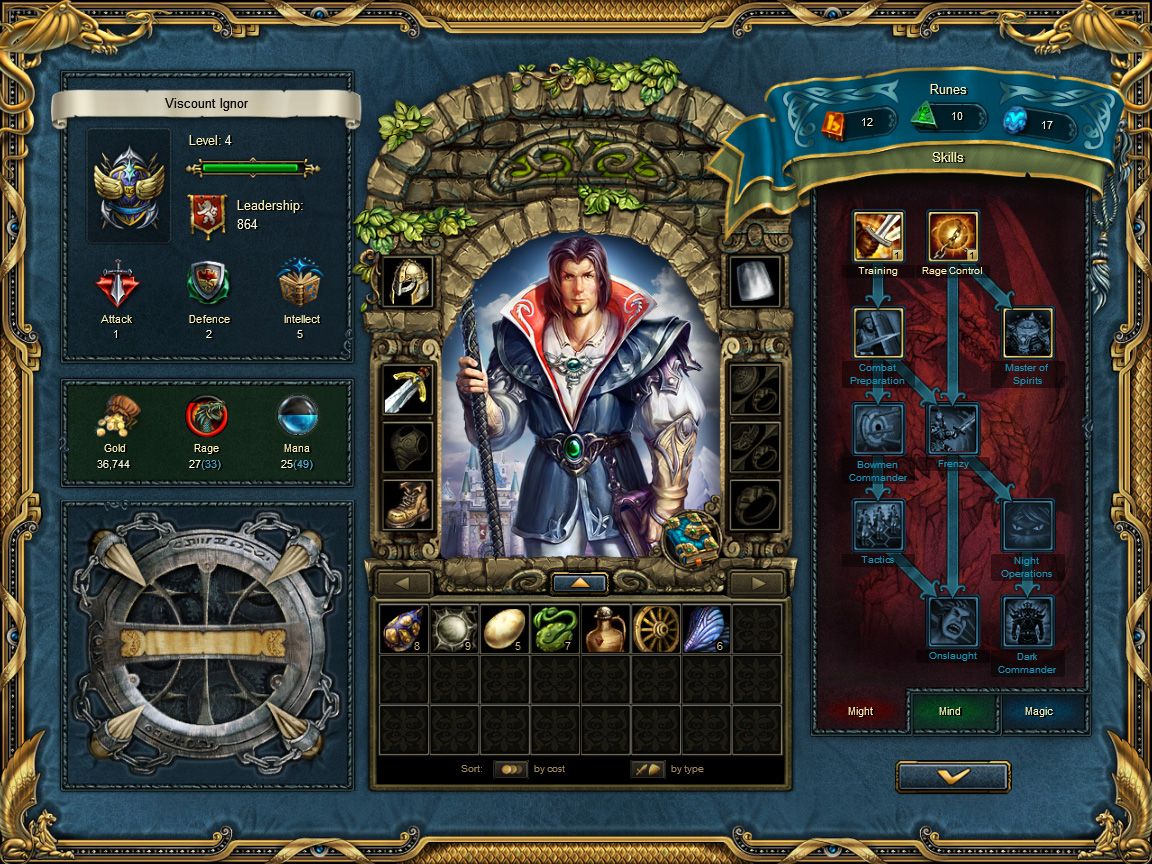Open the Magic skill tab
The width and height of the screenshot is (1152, 864).
1039,711
